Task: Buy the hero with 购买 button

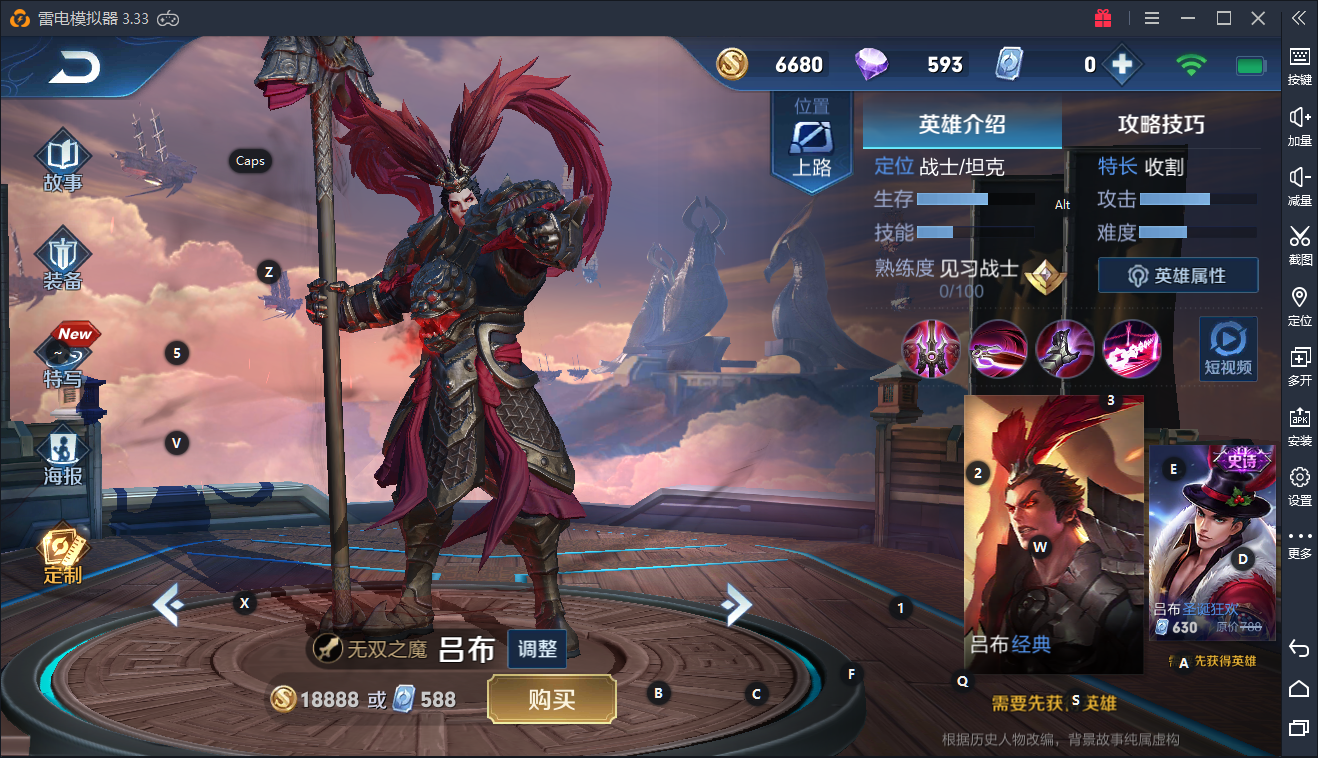Action: pos(551,699)
